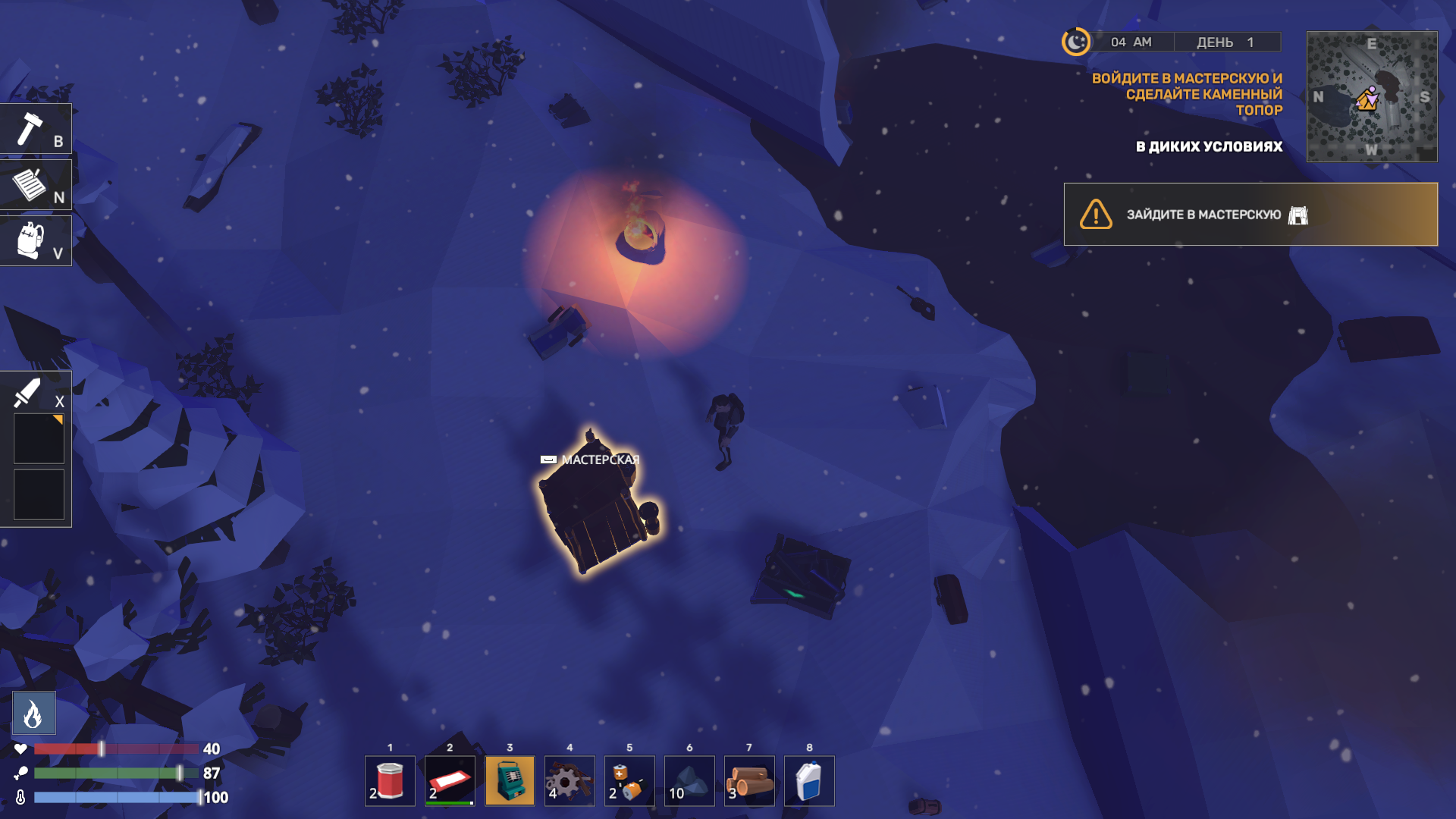
Task: Pick the gear scrap parts slot
Action: tap(570, 781)
